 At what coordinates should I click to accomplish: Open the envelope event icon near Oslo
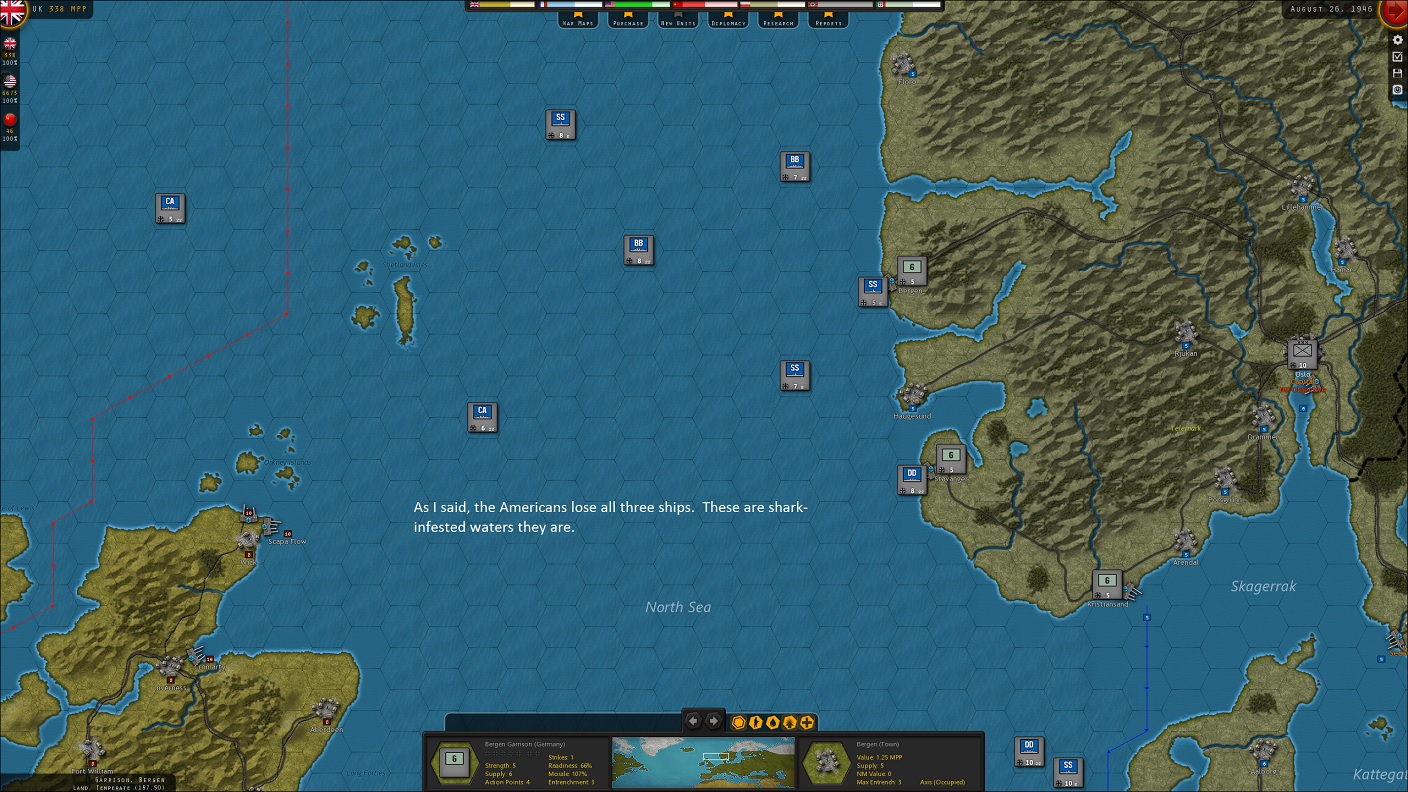1301,351
